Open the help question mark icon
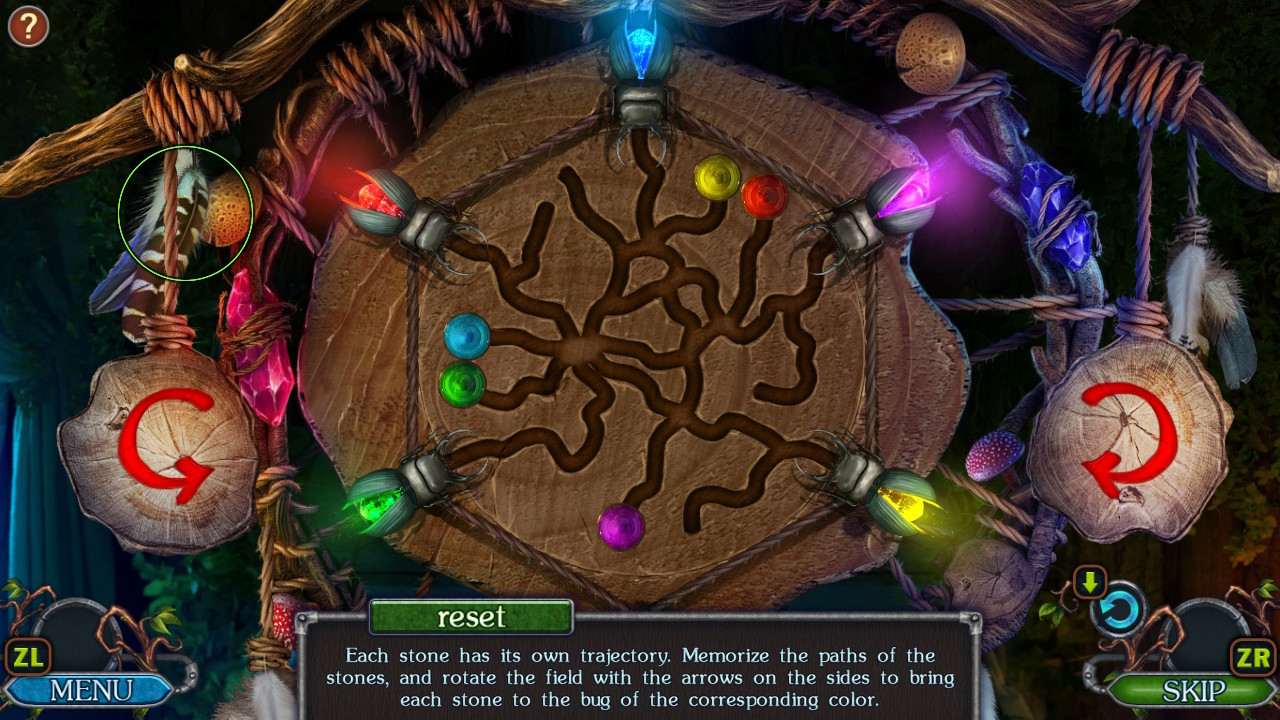This screenshot has height=720, width=1280. (27, 26)
